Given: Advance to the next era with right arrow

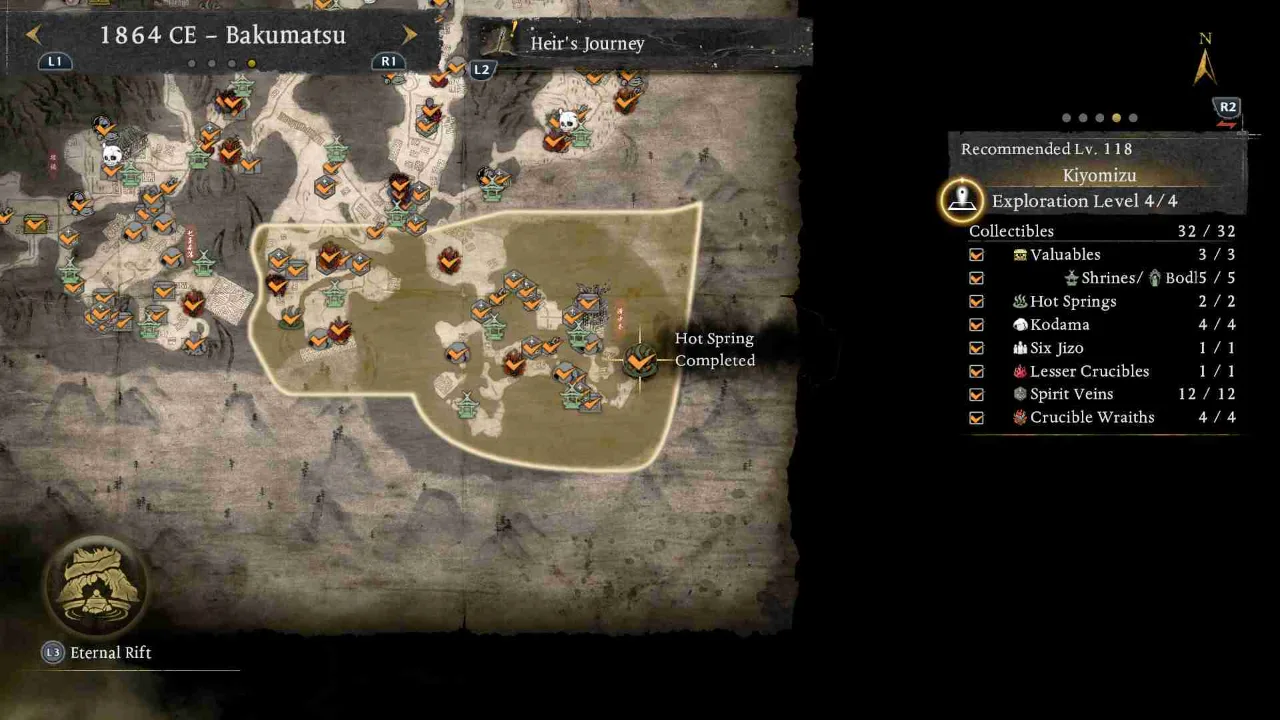Looking at the screenshot, I should 409,35.
